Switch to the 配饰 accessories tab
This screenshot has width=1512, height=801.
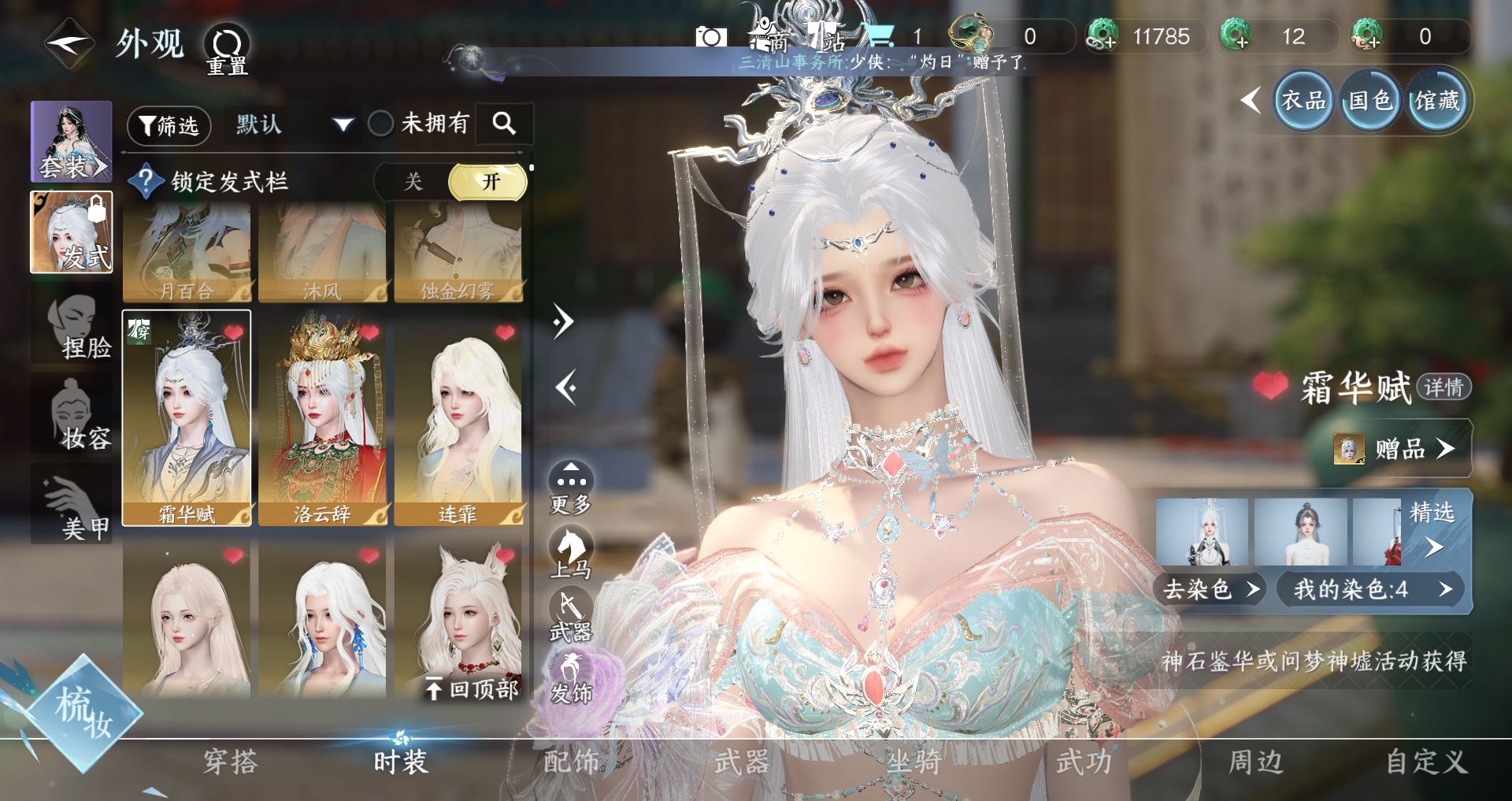572,762
